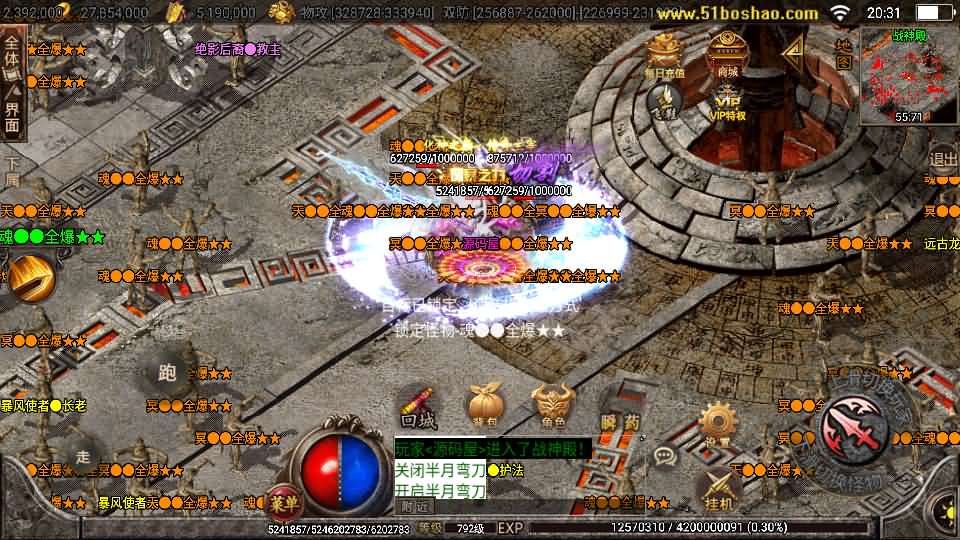Select the 附近 nearby chat tab
Image resolution: width=960 pixels, height=540 pixels.
[409, 506]
